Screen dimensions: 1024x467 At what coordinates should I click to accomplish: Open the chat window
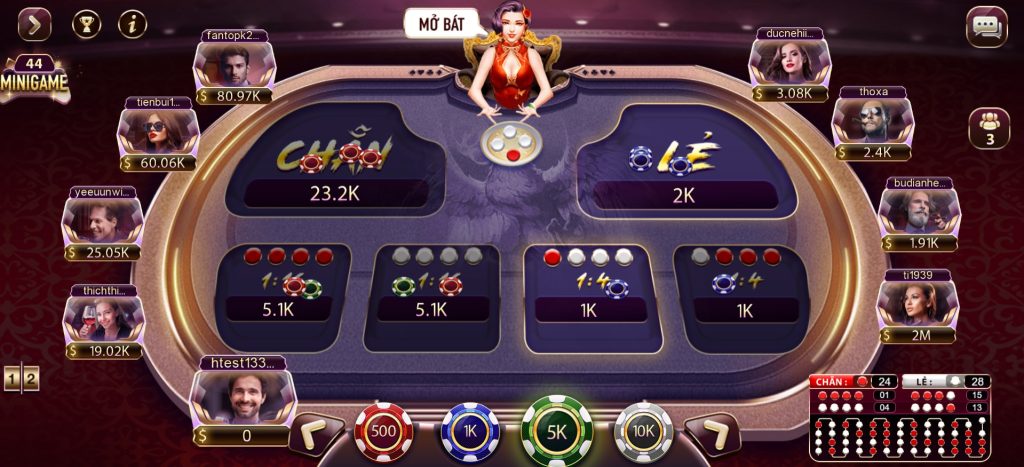pos(986,27)
